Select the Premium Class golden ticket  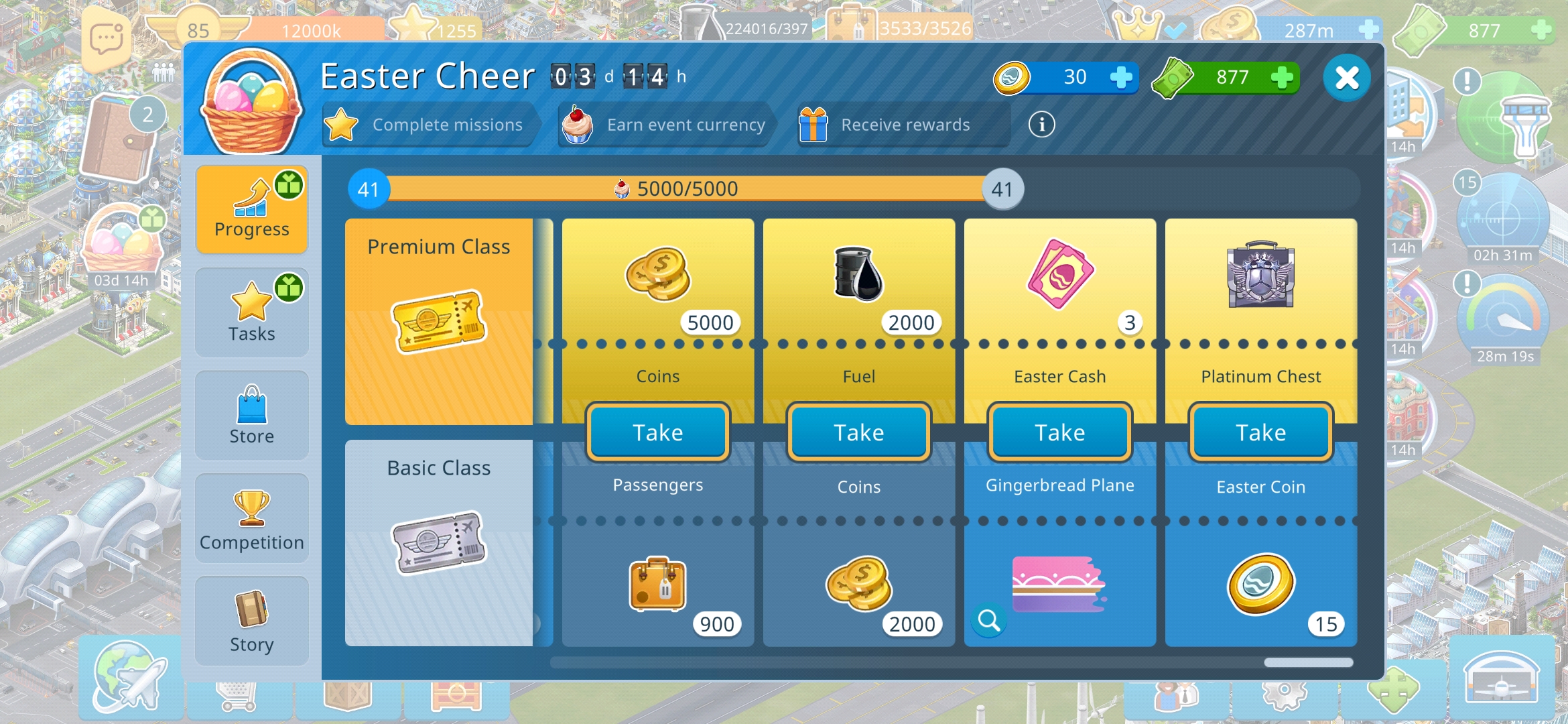pyautogui.click(x=439, y=322)
